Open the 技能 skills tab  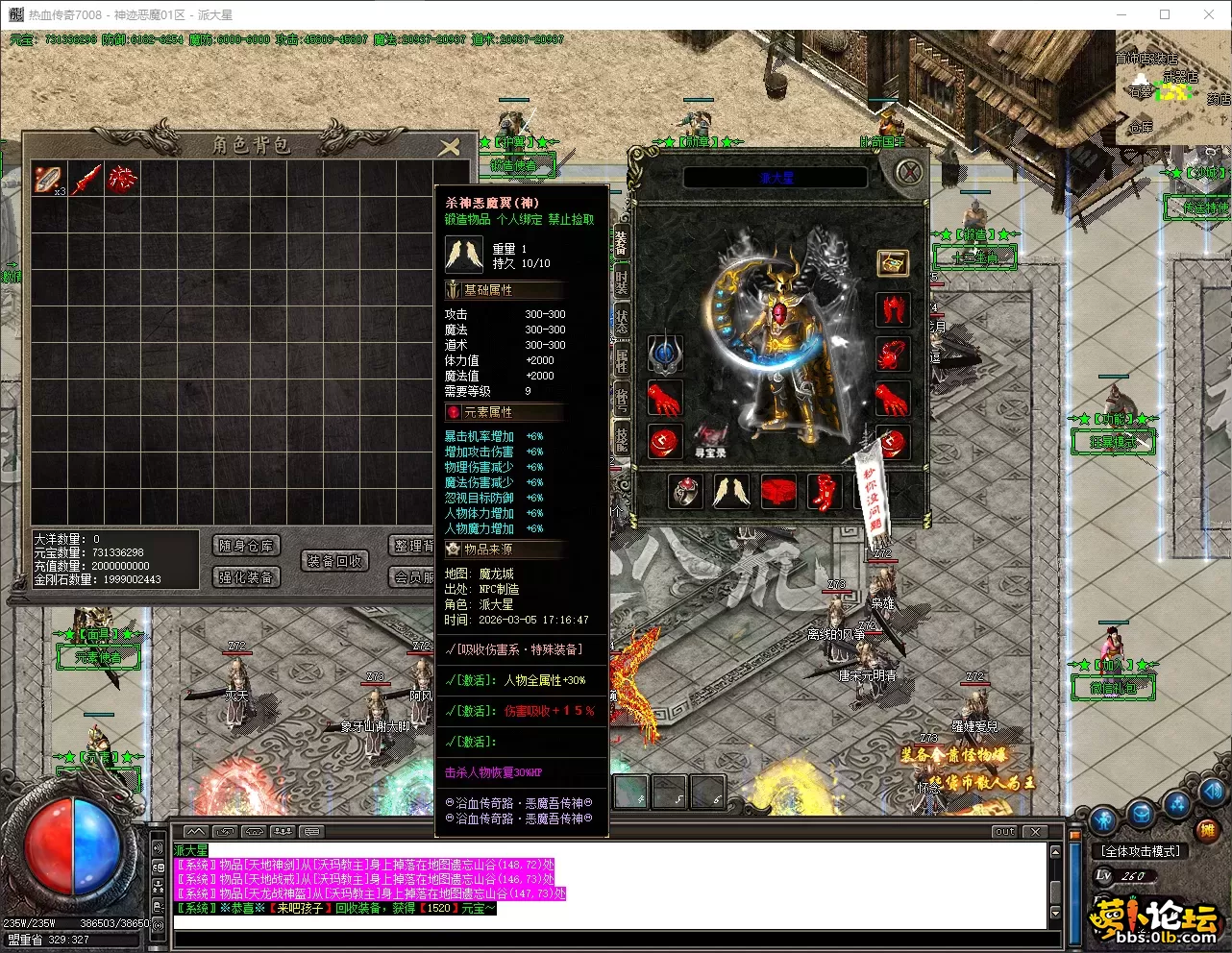(x=621, y=440)
